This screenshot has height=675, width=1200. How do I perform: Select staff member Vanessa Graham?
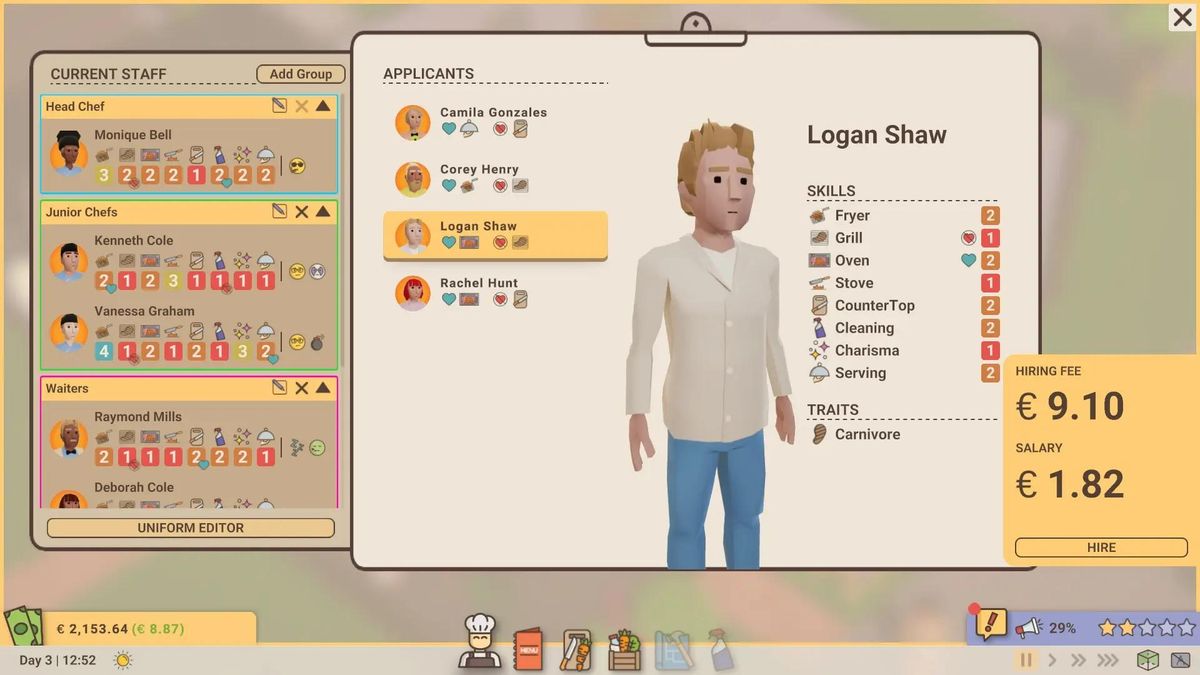click(x=144, y=311)
